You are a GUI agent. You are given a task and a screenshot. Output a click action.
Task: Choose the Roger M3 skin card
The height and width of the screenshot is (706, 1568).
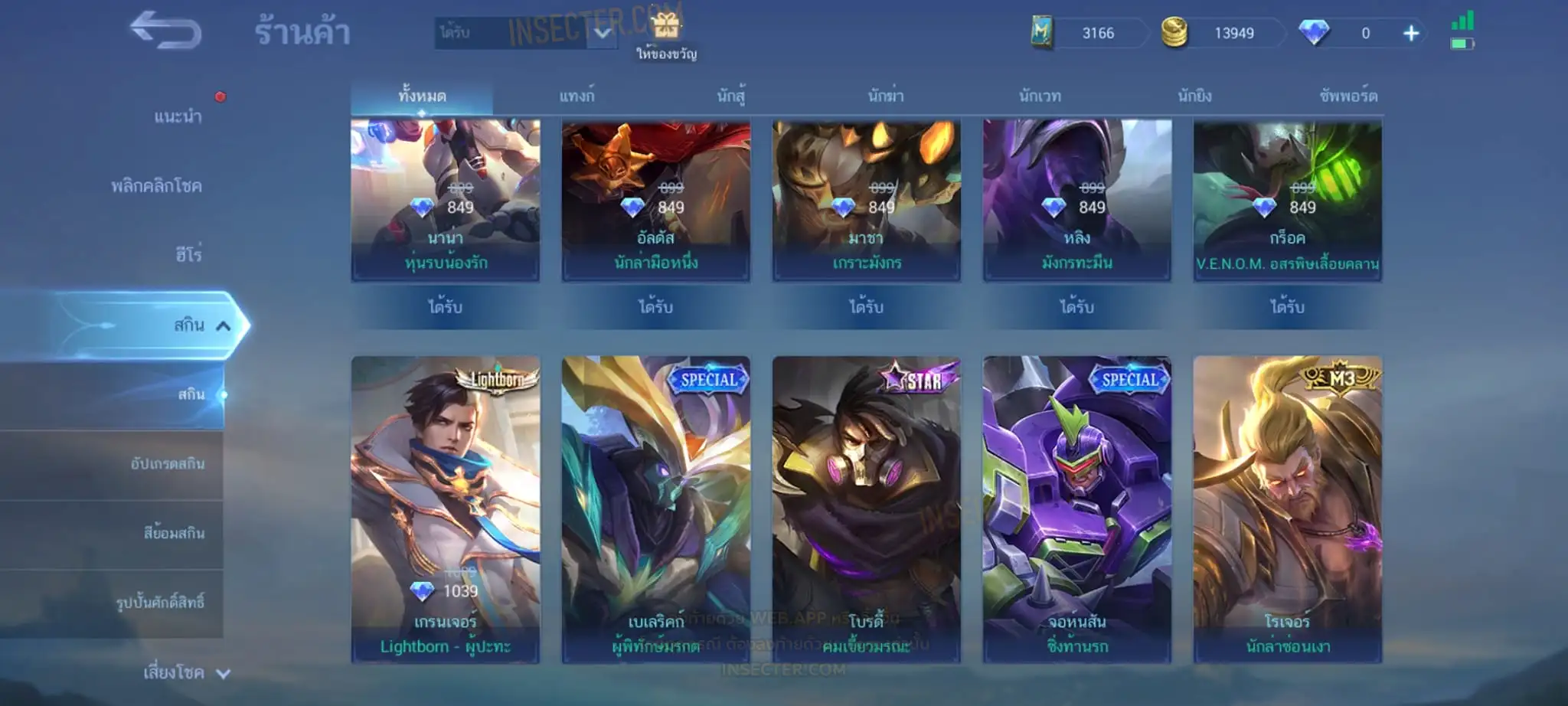tap(1287, 508)
